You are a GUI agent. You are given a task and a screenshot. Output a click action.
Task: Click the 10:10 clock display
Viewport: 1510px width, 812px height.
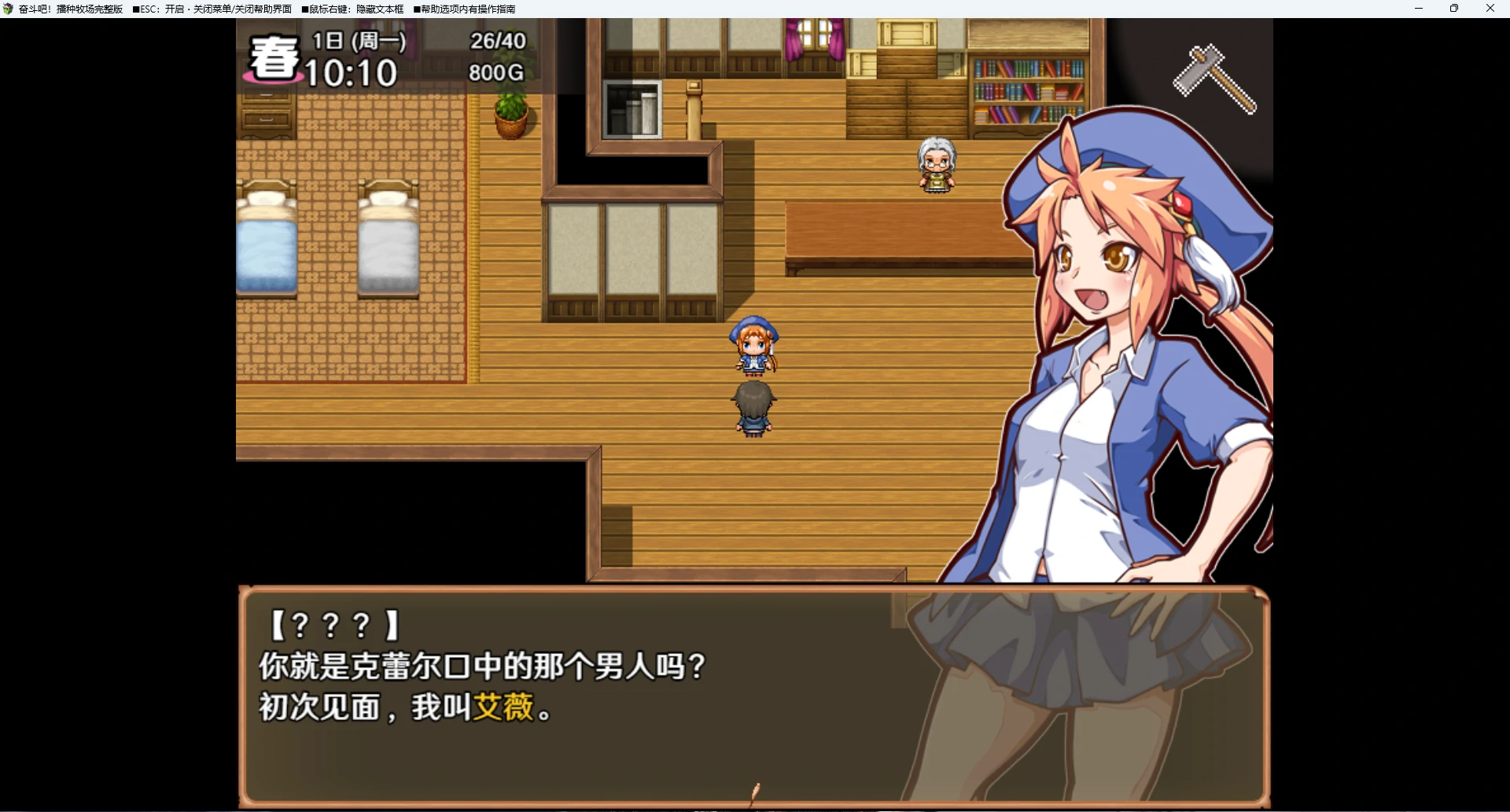352,75
